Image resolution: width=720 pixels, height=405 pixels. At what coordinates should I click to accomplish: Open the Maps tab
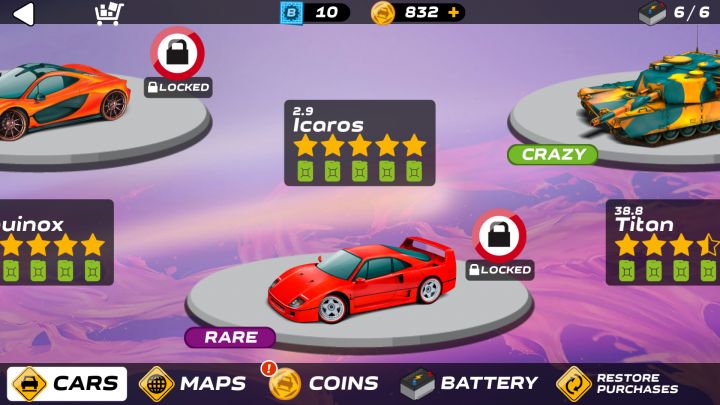pos(194,383)
